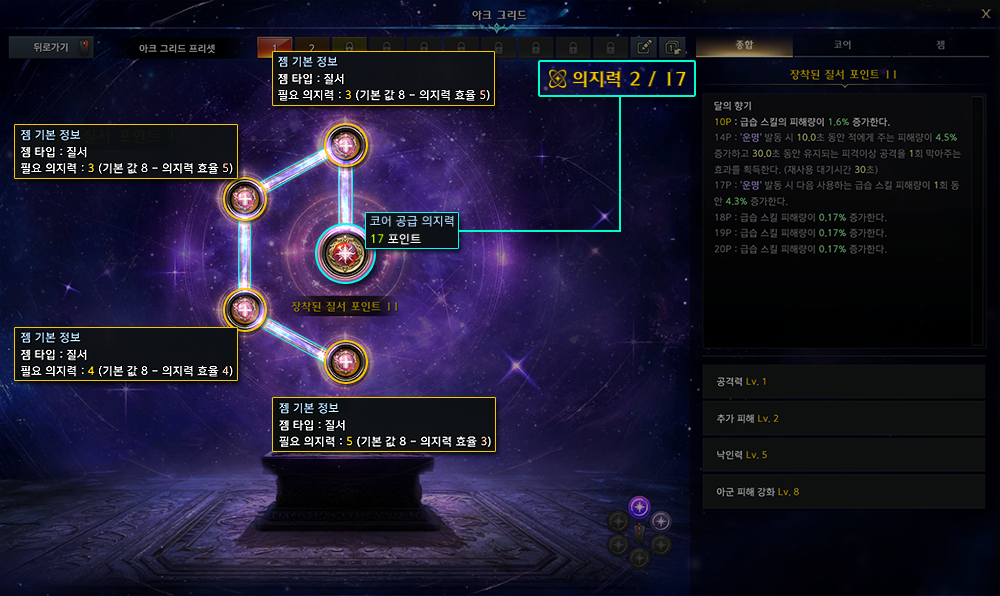Image resolution: width=1000 pixels, height=596 pixels.
Task: Select Ark Grid preset 1
Action: pos(275,48)
